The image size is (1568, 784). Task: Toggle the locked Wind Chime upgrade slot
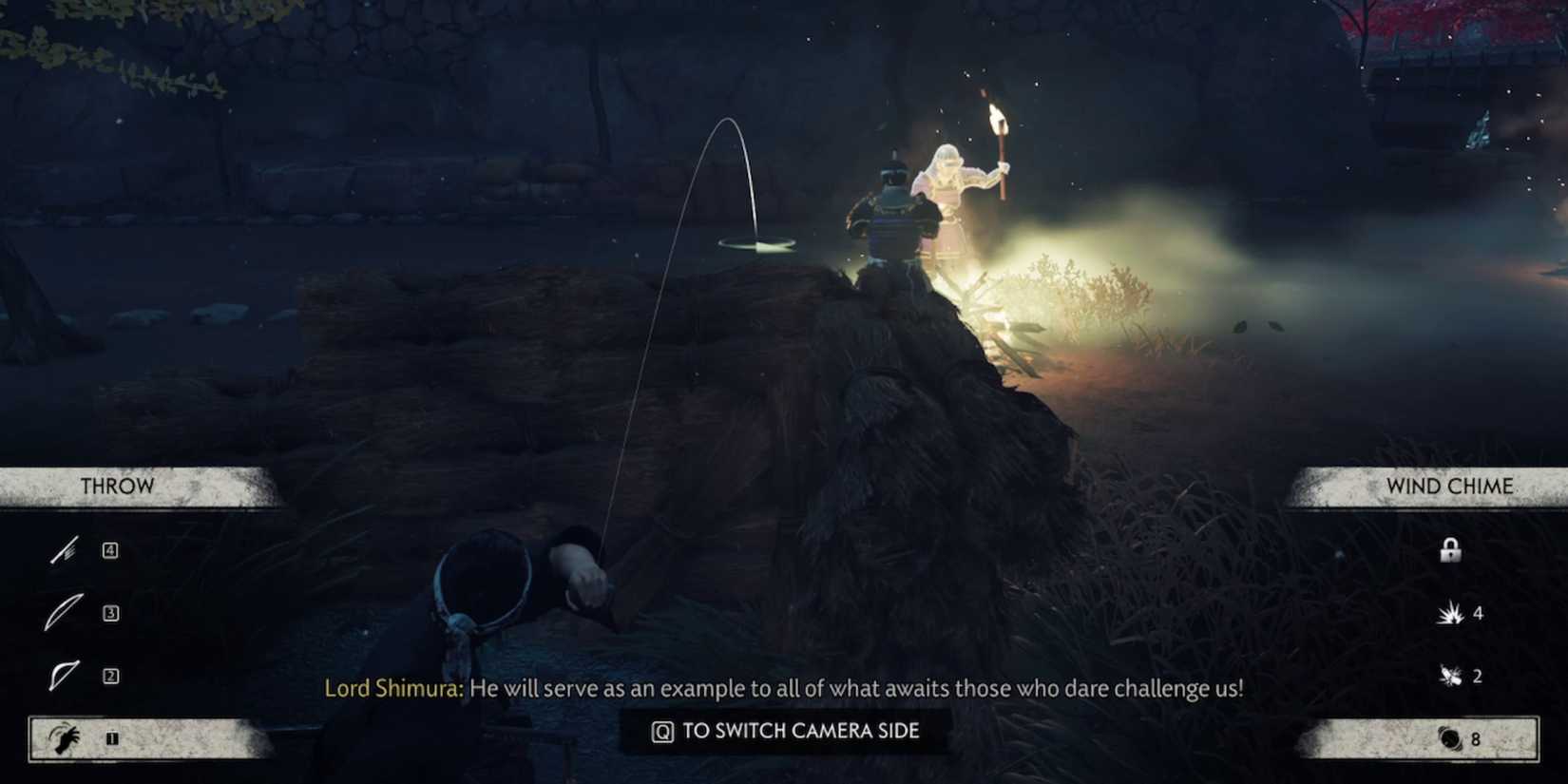[x=1449, y=549]
